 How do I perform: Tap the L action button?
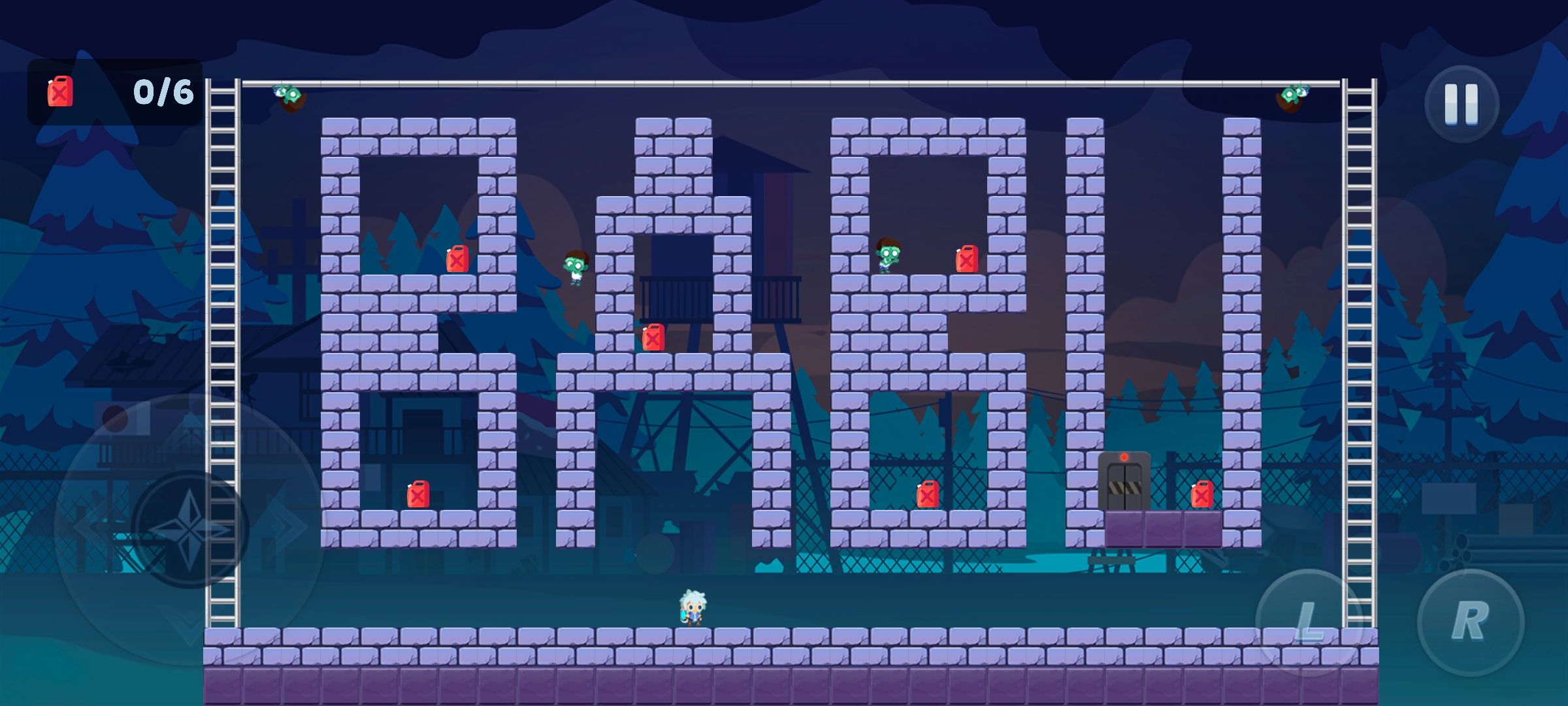1309,622
